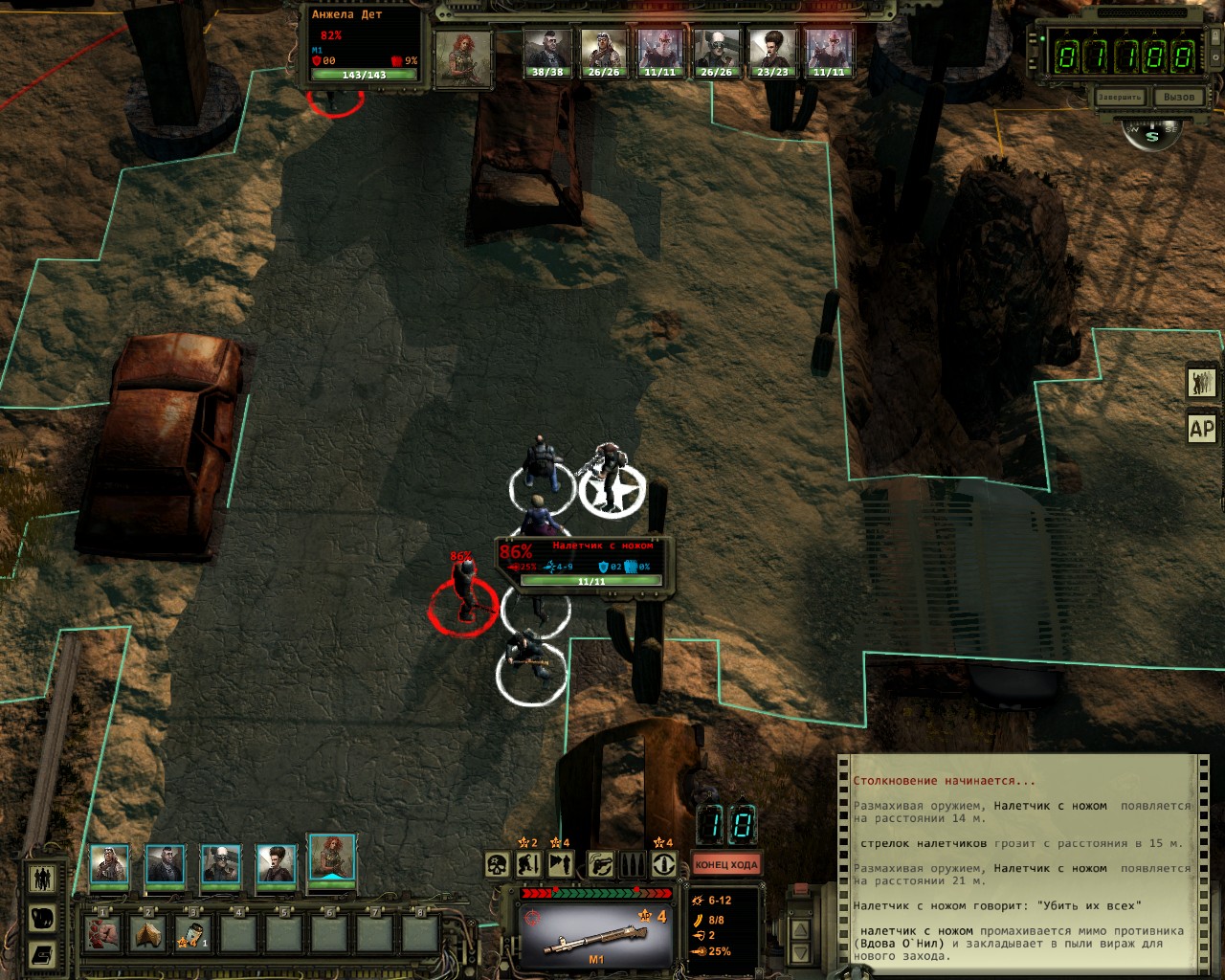Click the squad silhouettes button on right edge

click(1202, 382)
